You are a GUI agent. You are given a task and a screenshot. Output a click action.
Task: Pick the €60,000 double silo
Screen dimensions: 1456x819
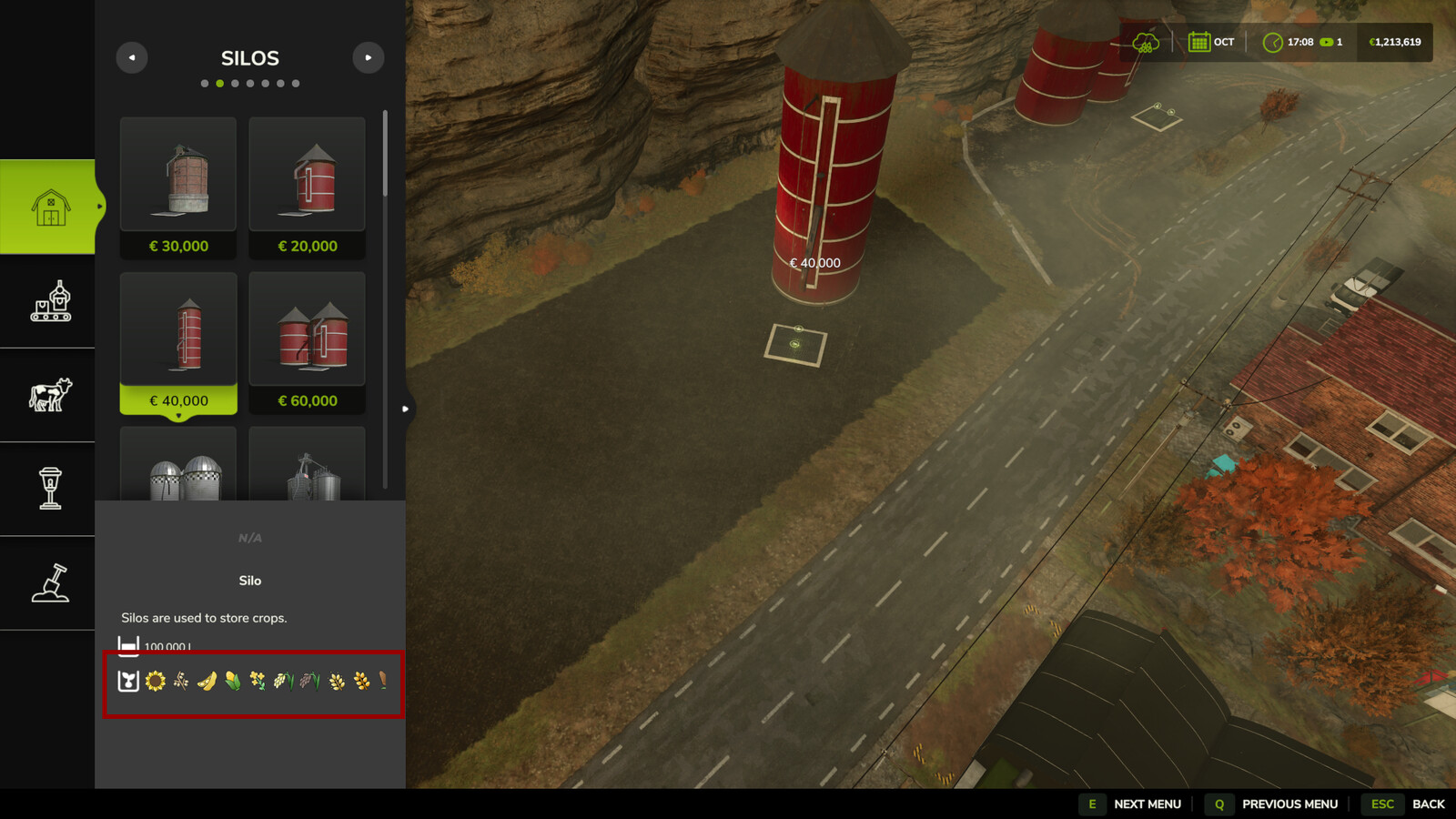click(x=308, y=342)
